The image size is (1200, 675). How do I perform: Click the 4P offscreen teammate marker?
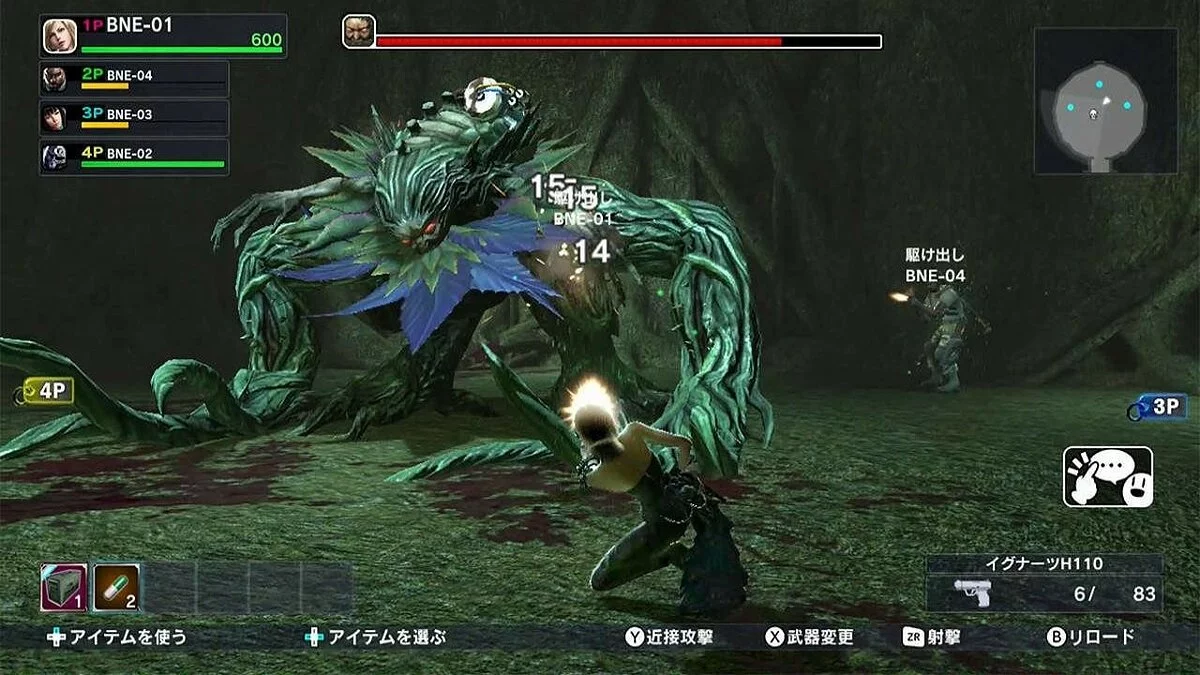click(x=46, y=391)
